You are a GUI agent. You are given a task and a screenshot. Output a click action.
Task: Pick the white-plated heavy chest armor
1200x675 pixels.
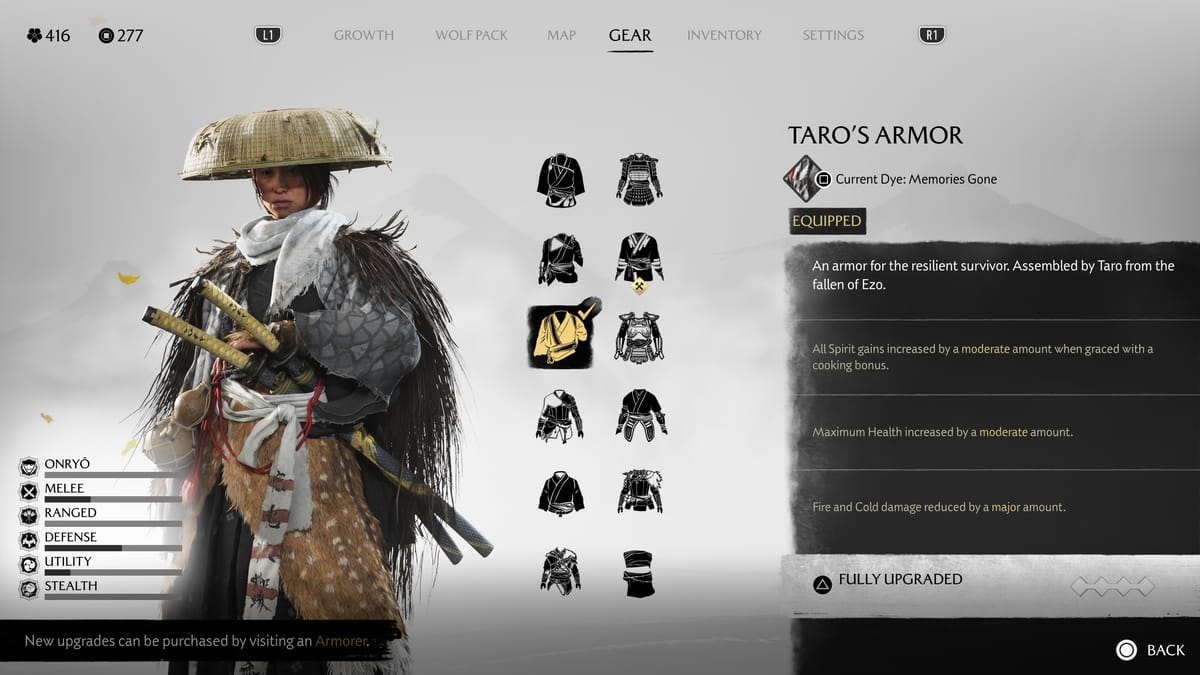pos(640,336)
